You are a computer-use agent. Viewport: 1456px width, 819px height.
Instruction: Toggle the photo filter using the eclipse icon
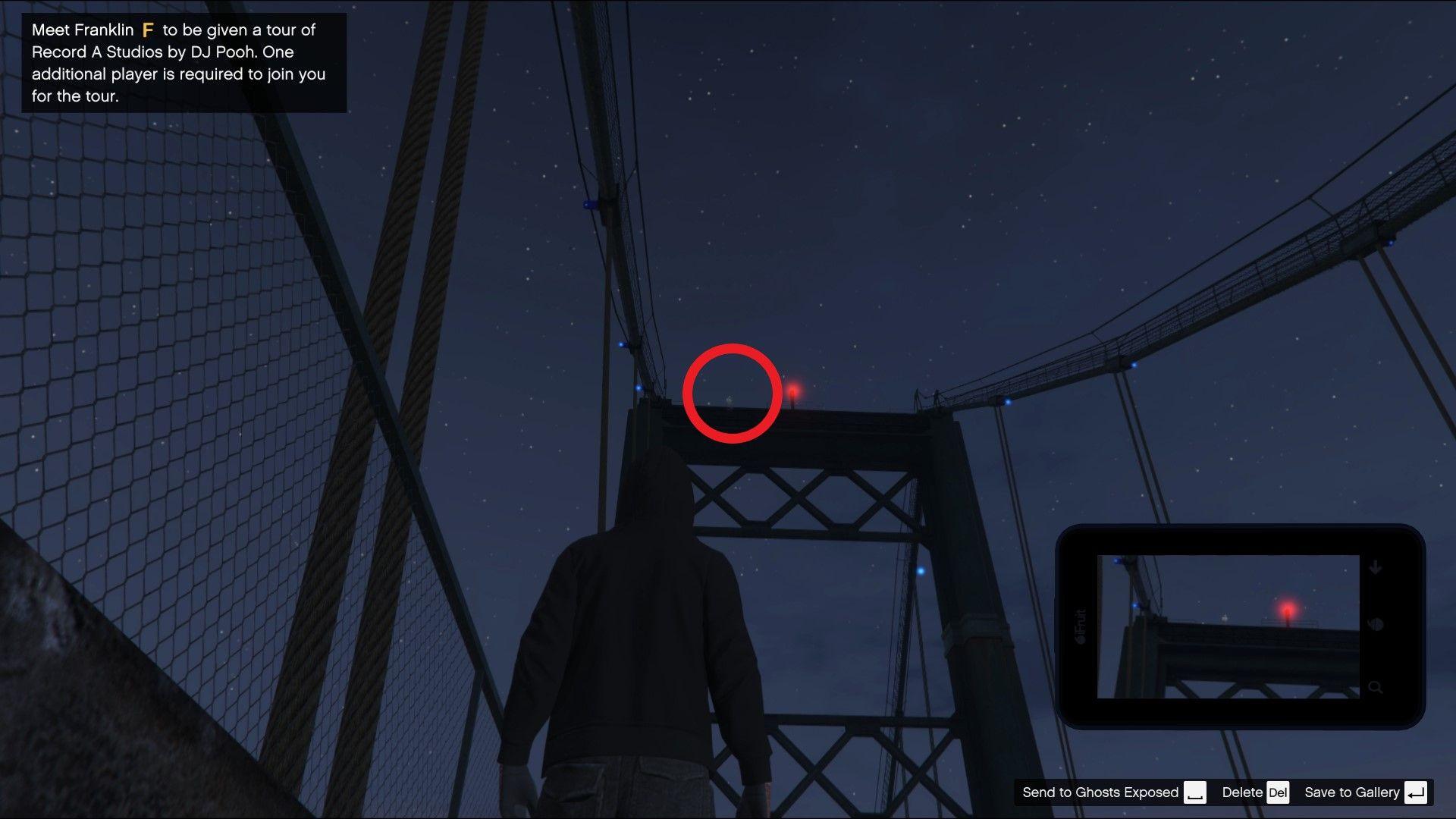tap(1376, 625)
